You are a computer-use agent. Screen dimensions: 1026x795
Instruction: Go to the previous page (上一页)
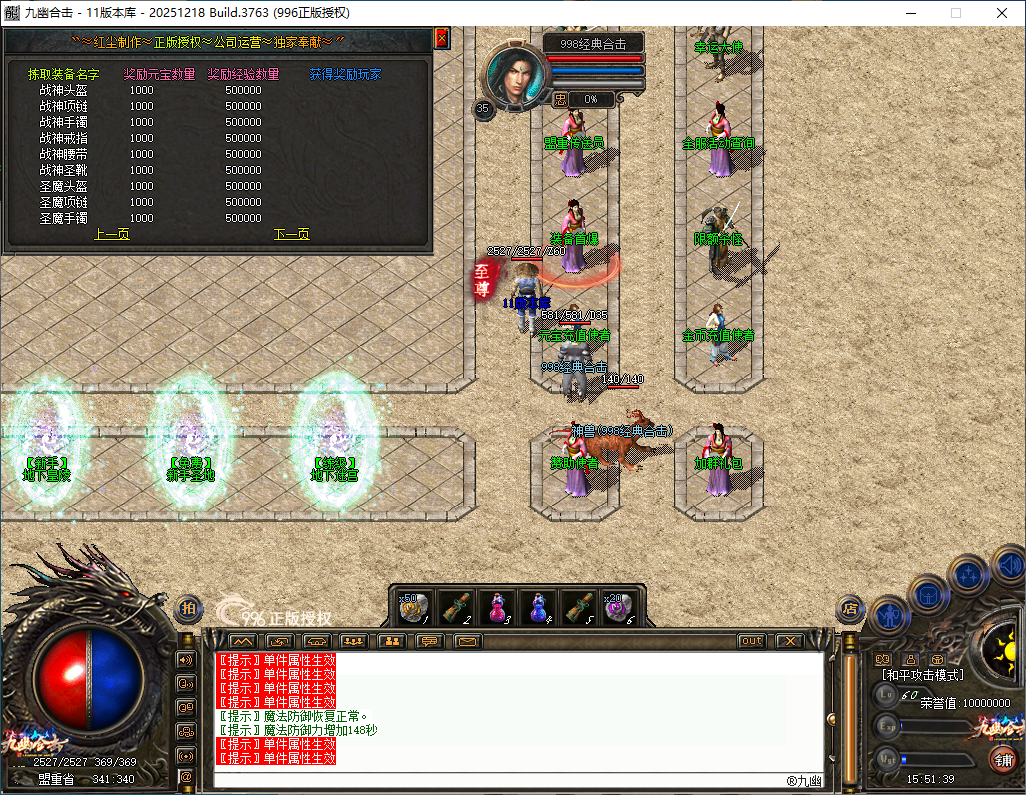111,234
